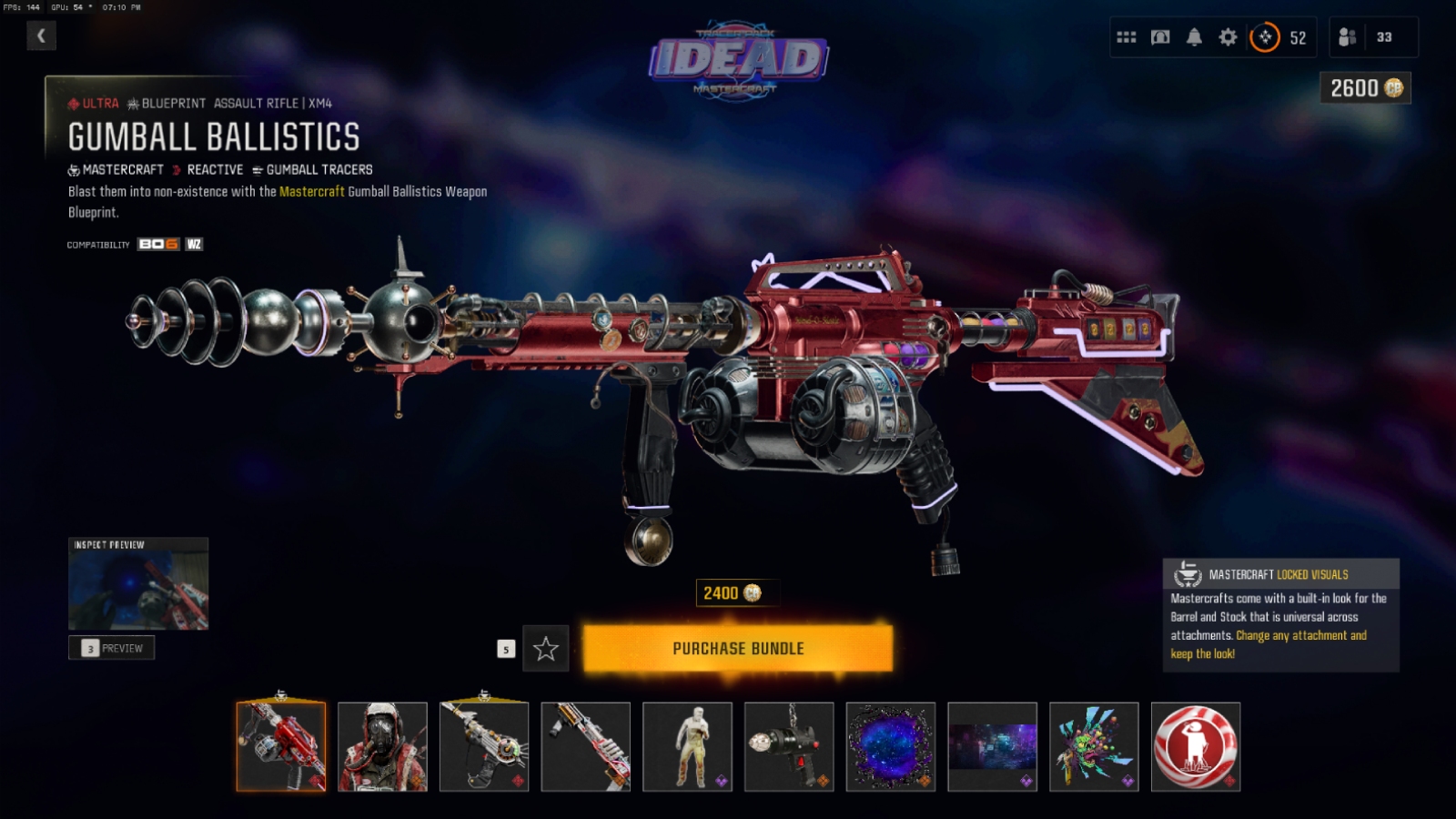
Task: Click the CoD Points balance of 2600
Action: point(1364,88)
